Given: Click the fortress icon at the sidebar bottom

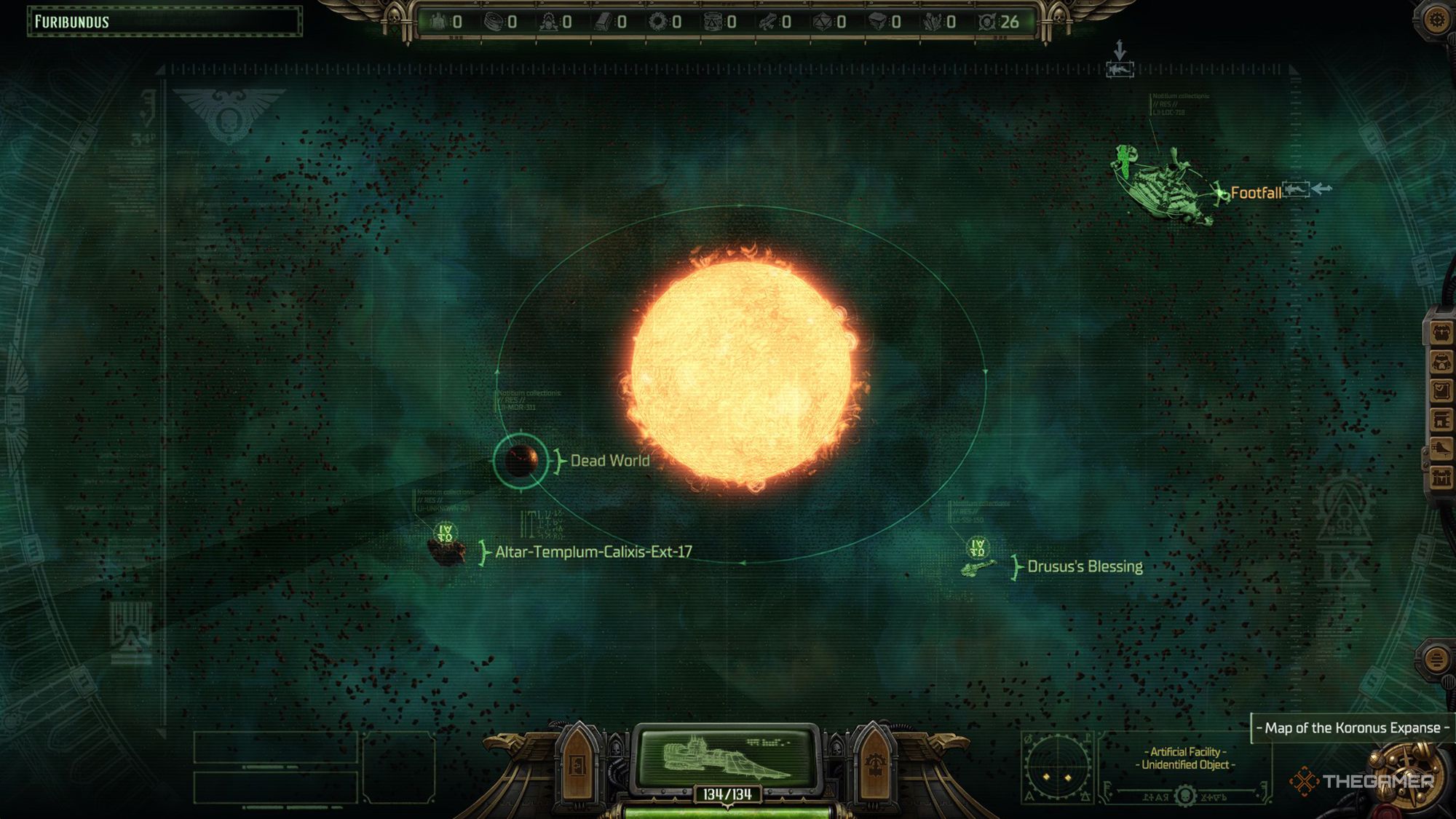Looking at the screenshot, I should [1441, 477].
